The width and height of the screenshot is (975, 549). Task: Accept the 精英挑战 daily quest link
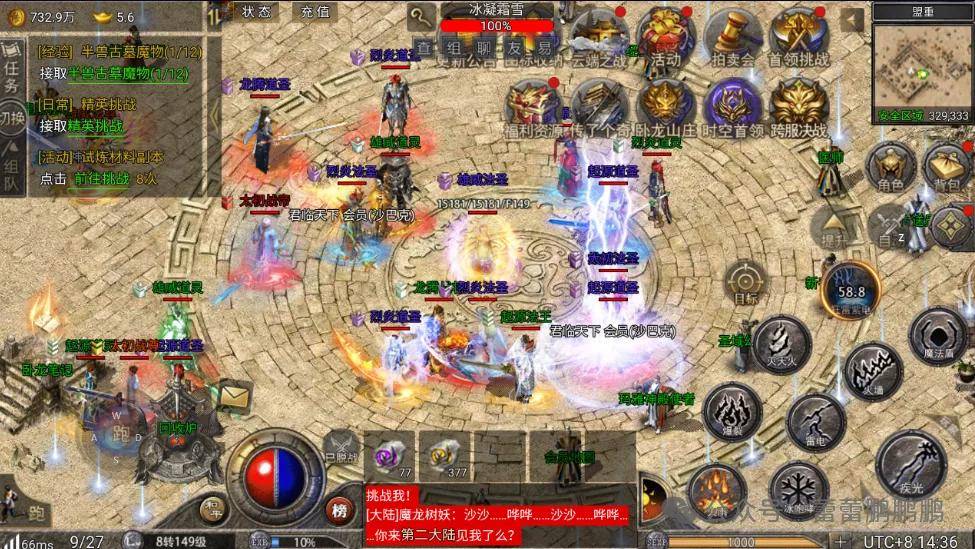click(x=96, y=126)
